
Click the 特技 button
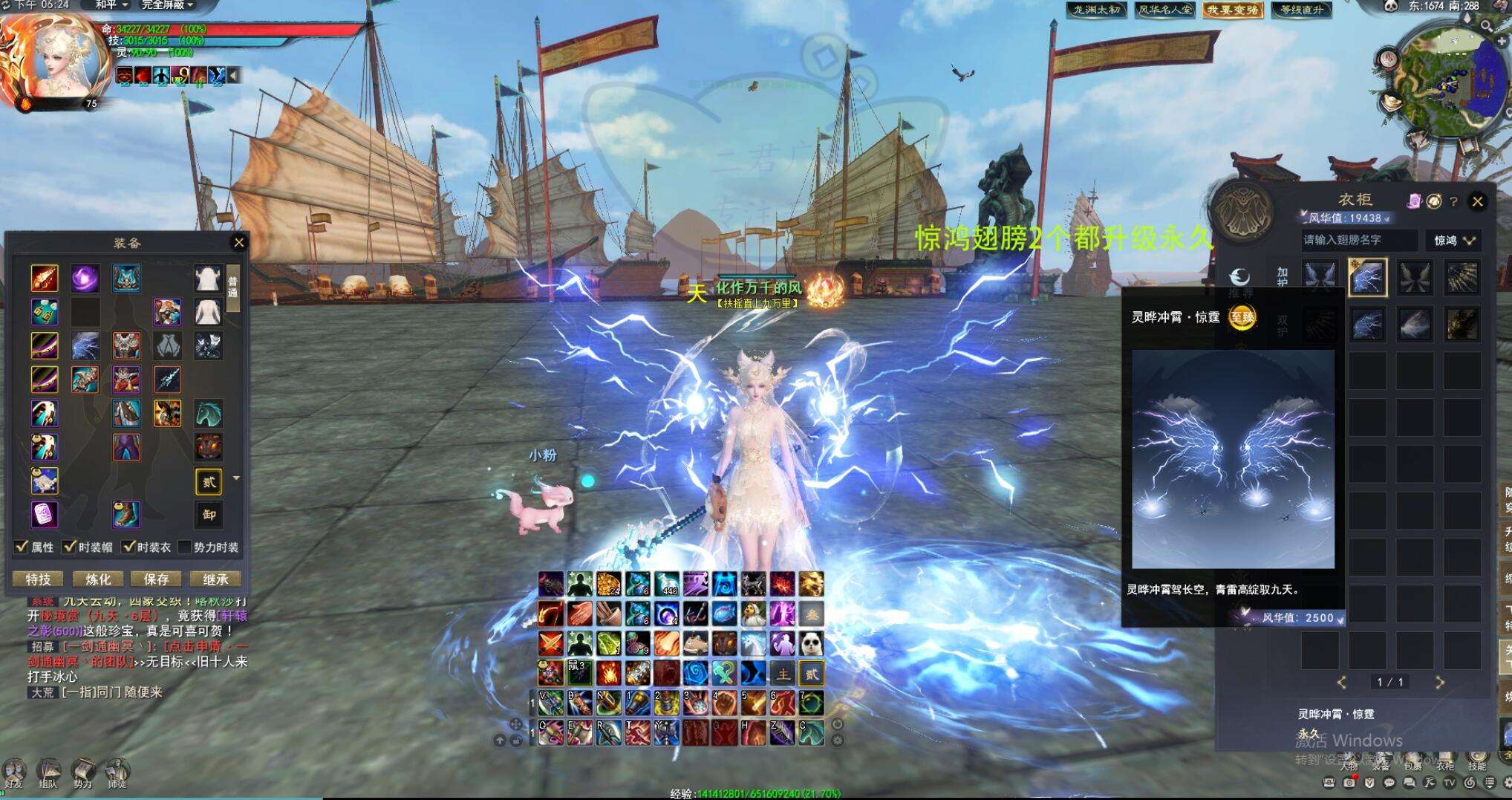(38, 579)
